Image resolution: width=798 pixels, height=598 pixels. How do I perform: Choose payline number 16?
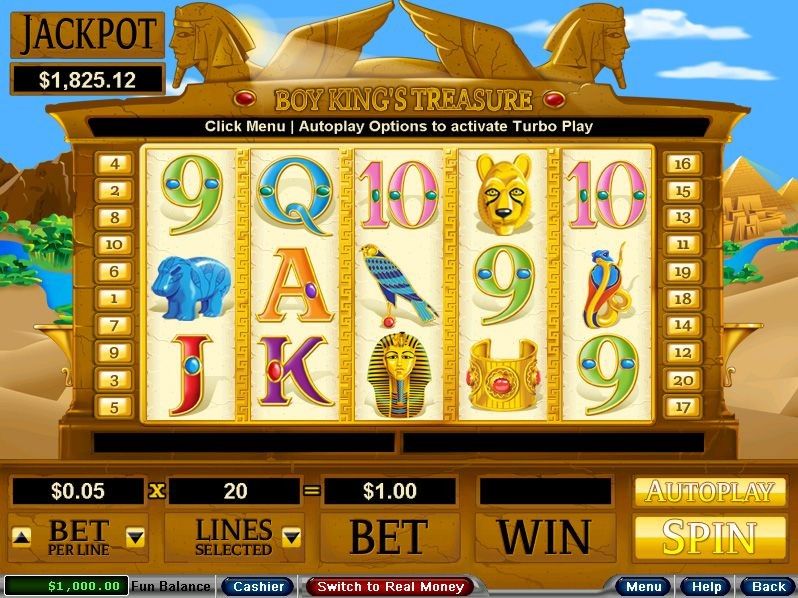coord(684,164)
